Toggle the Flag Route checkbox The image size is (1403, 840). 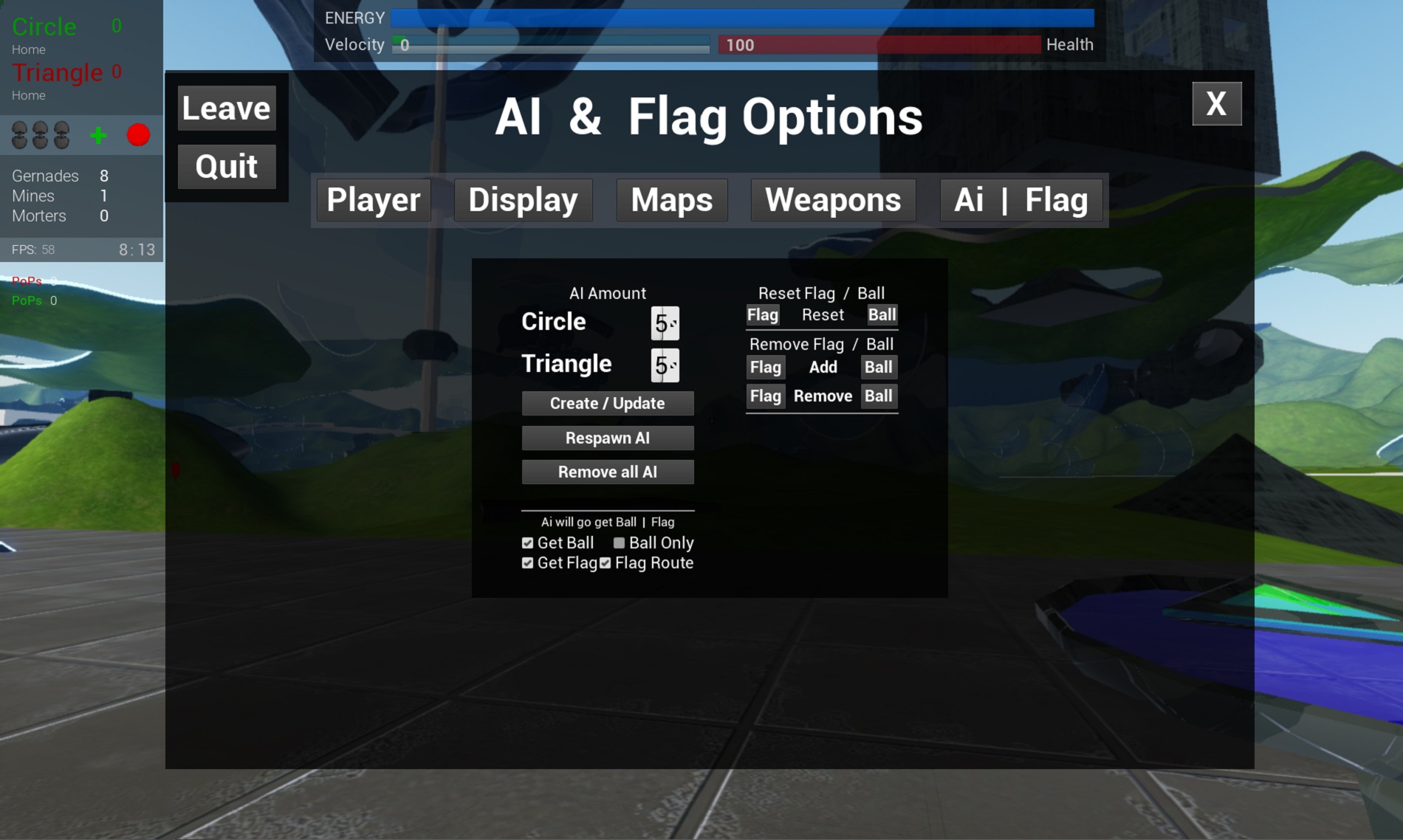[606, 563]
